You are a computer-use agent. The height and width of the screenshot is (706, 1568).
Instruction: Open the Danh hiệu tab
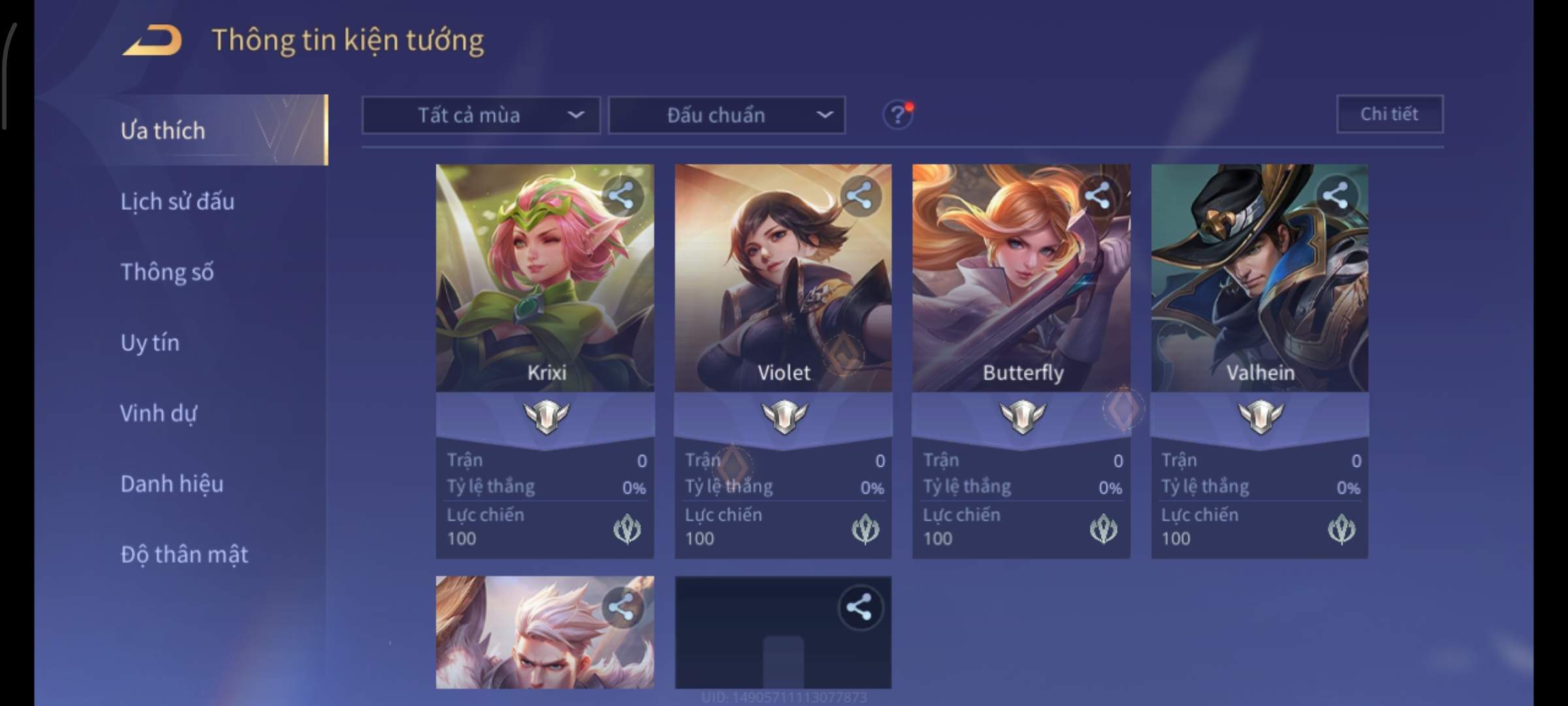point(172,484)
